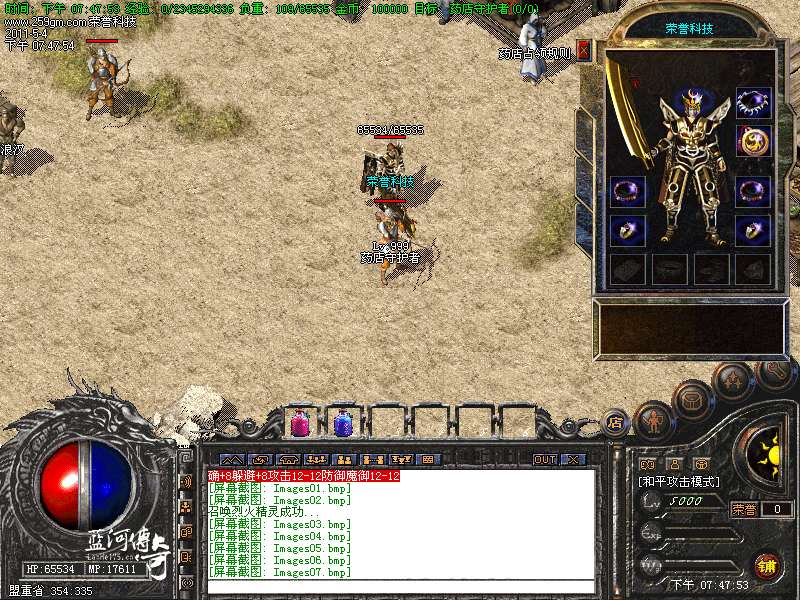Close the equipment panel with the red X
This screenshot has height=600, width=800.
(584, 51)
